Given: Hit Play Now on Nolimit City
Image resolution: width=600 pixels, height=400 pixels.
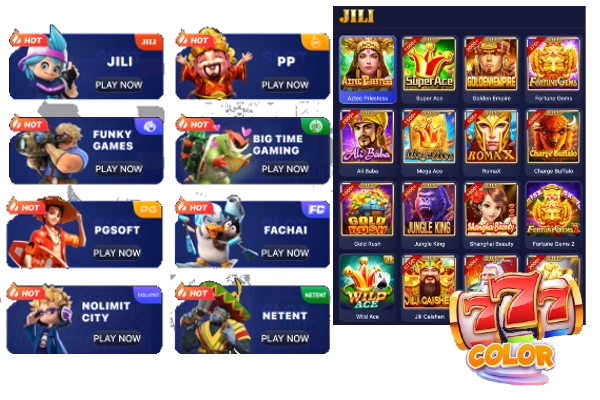Looking at the screenshot, I should [x=118, y=338].
